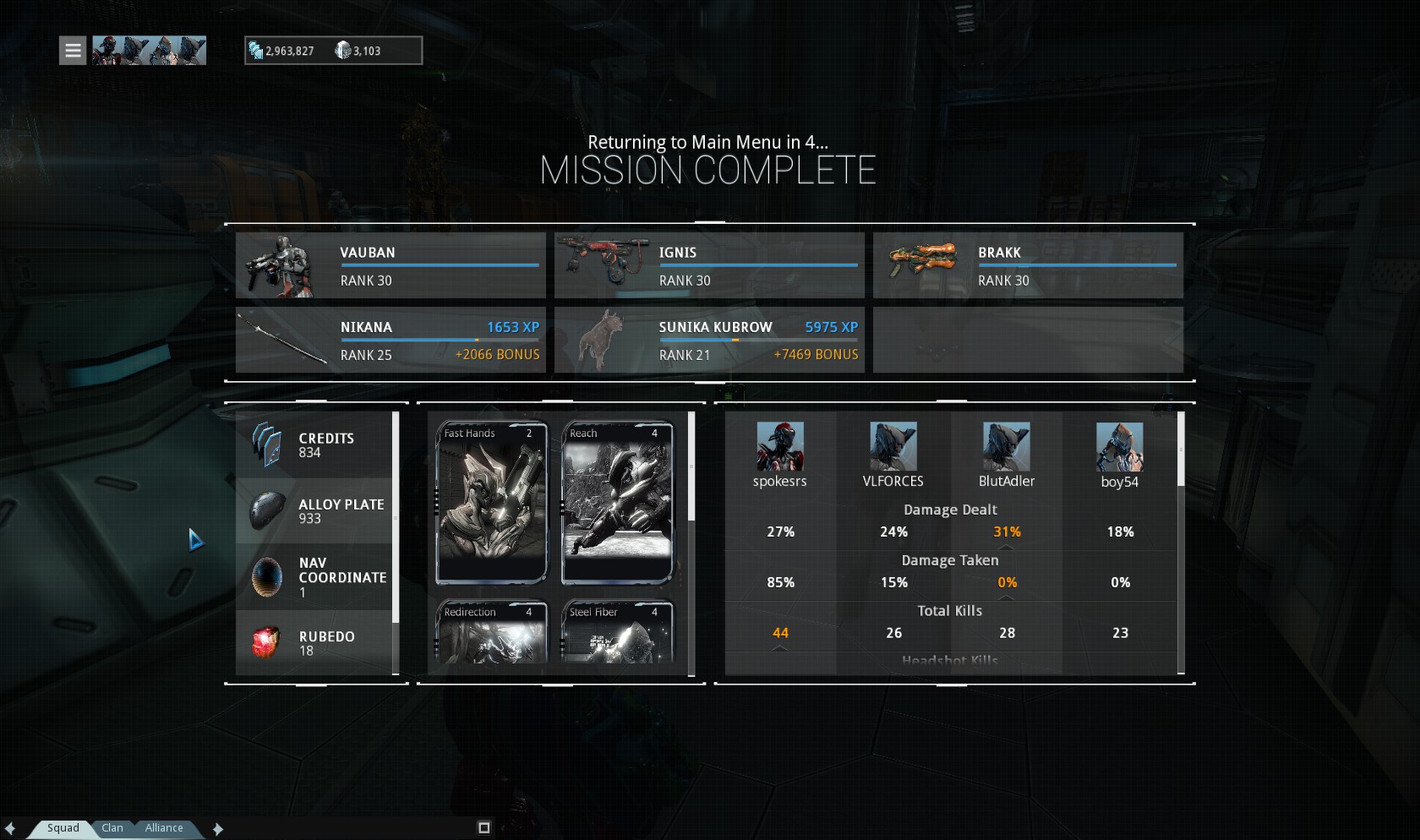Select the Vauban warframe panel
This screenshot has height=840, width=1420.
click(390, 265)
